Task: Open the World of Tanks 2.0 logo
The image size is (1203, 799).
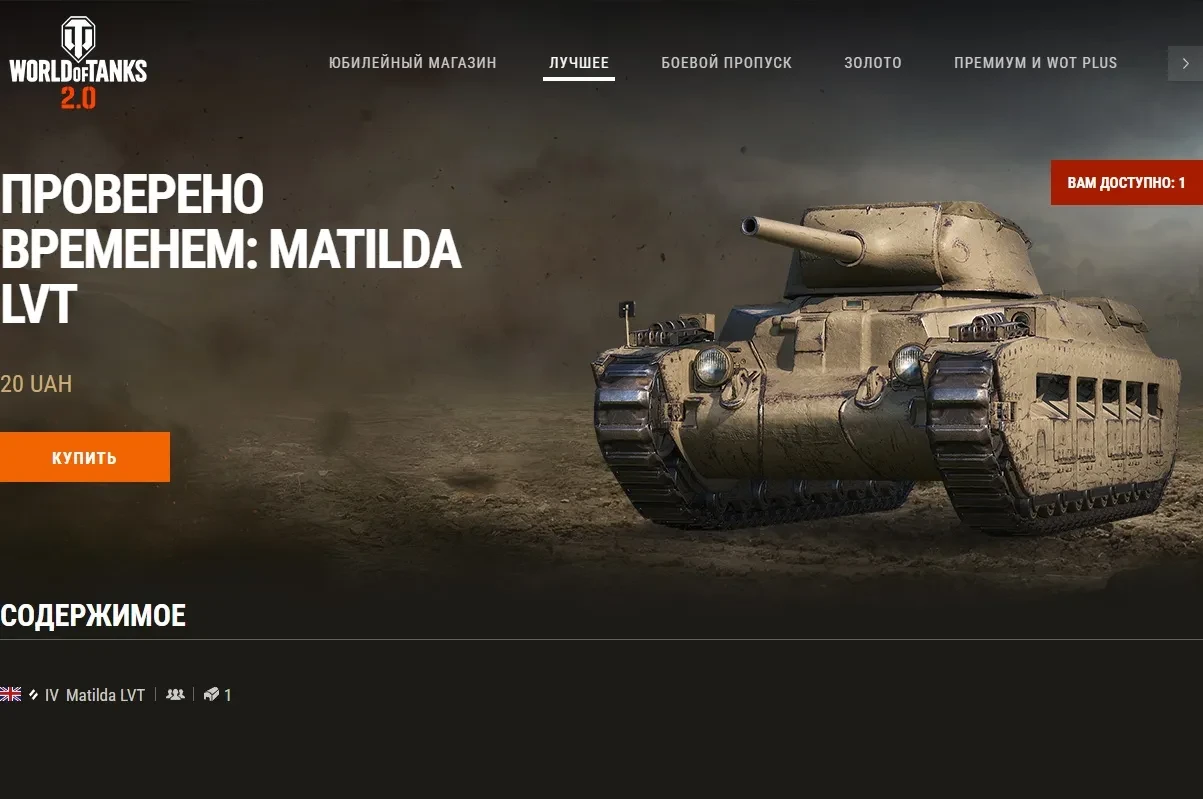Action: point(78,63)
